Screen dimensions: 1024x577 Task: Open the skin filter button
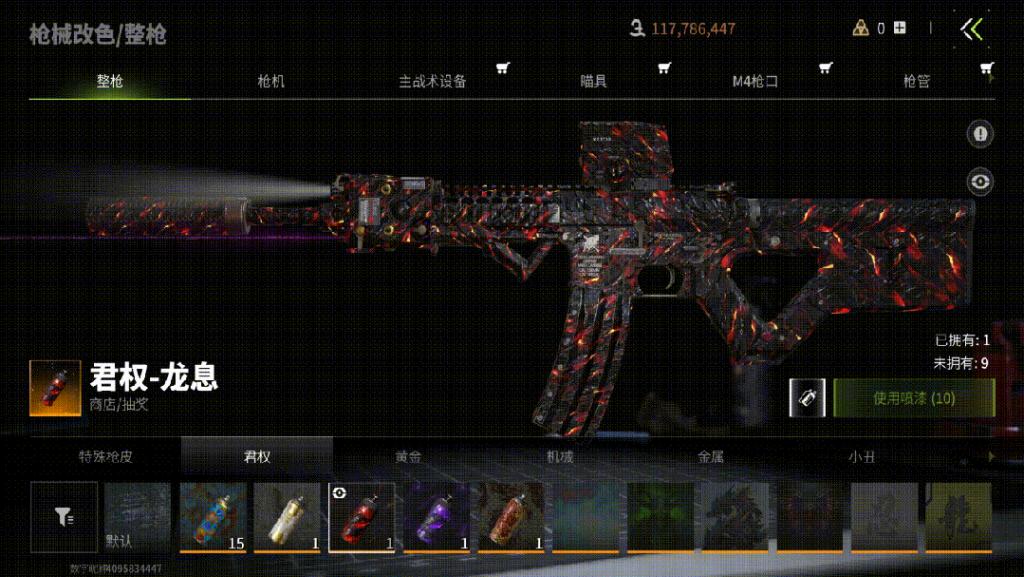(x=64, y=516)
